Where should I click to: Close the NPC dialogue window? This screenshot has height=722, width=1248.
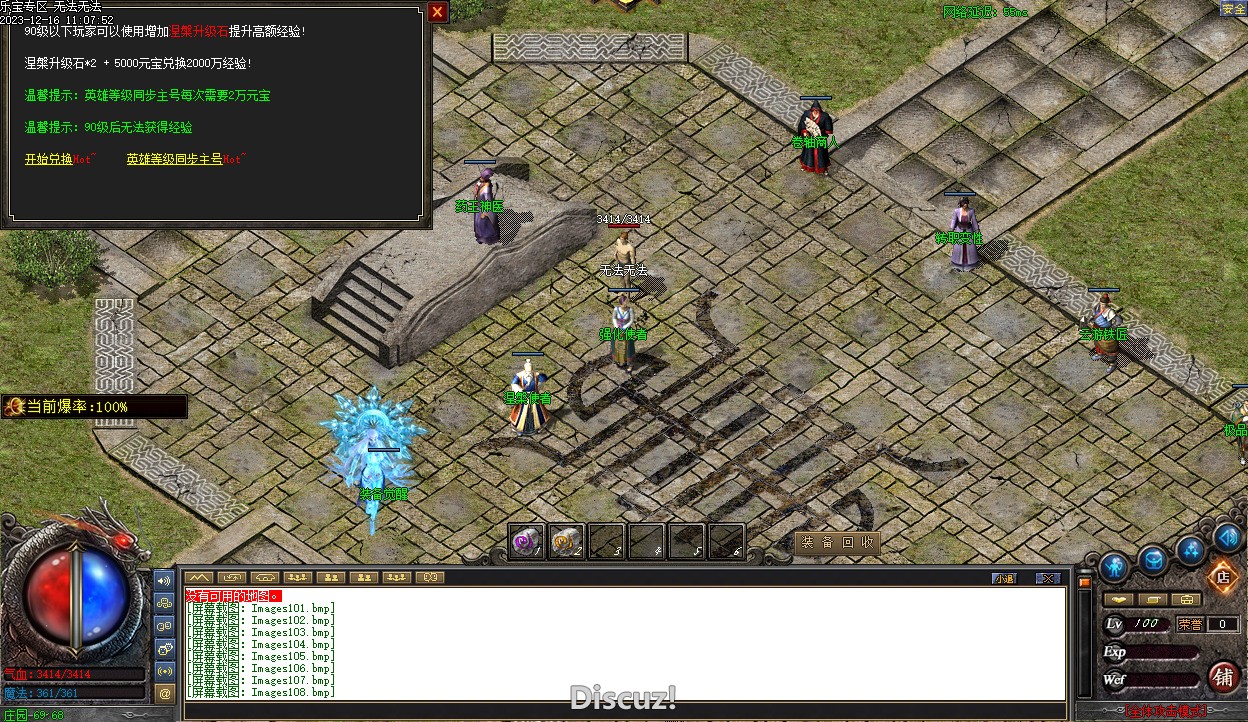(x=437, y=12)
